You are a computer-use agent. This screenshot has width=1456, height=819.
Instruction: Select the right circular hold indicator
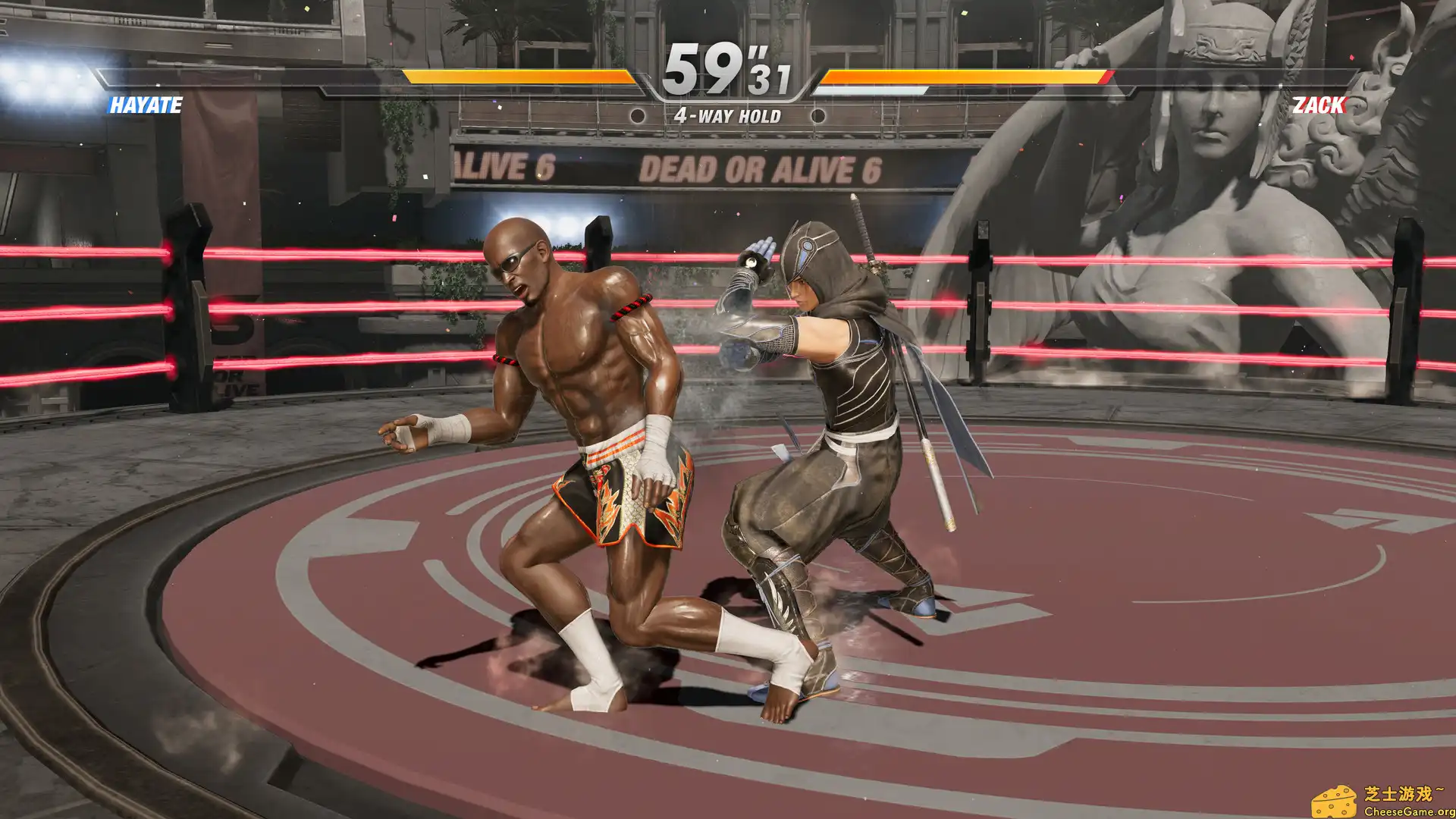(x=817, y=115)
